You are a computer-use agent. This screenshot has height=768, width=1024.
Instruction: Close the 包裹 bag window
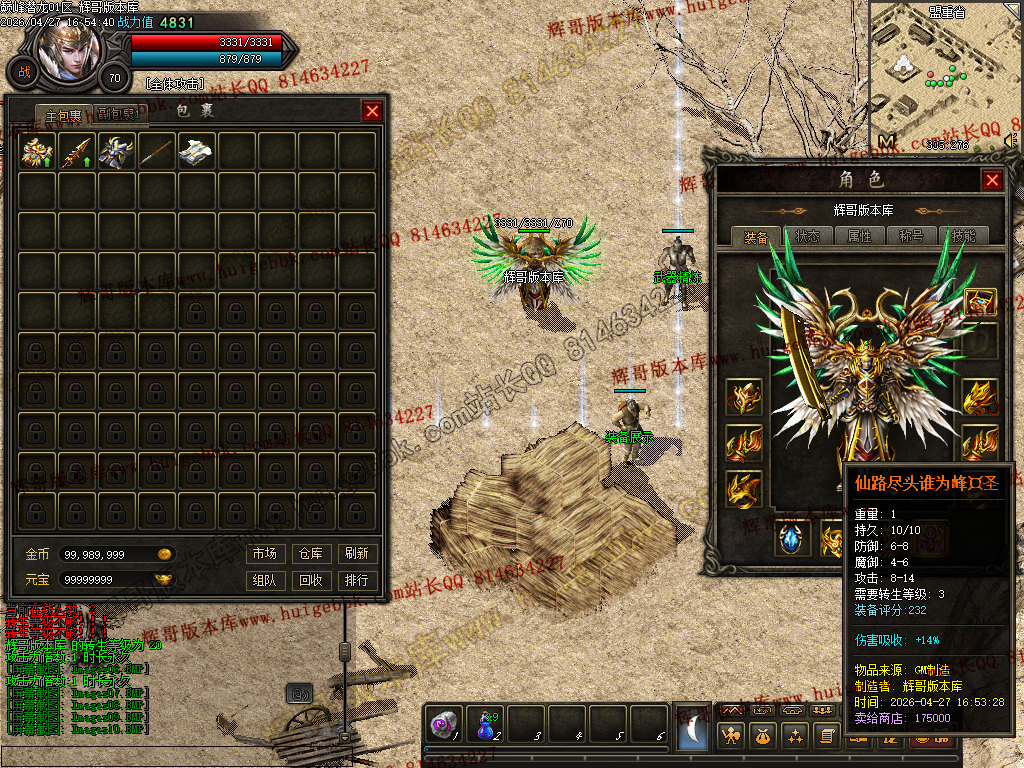pyautogui.click(x=372, y=111)
